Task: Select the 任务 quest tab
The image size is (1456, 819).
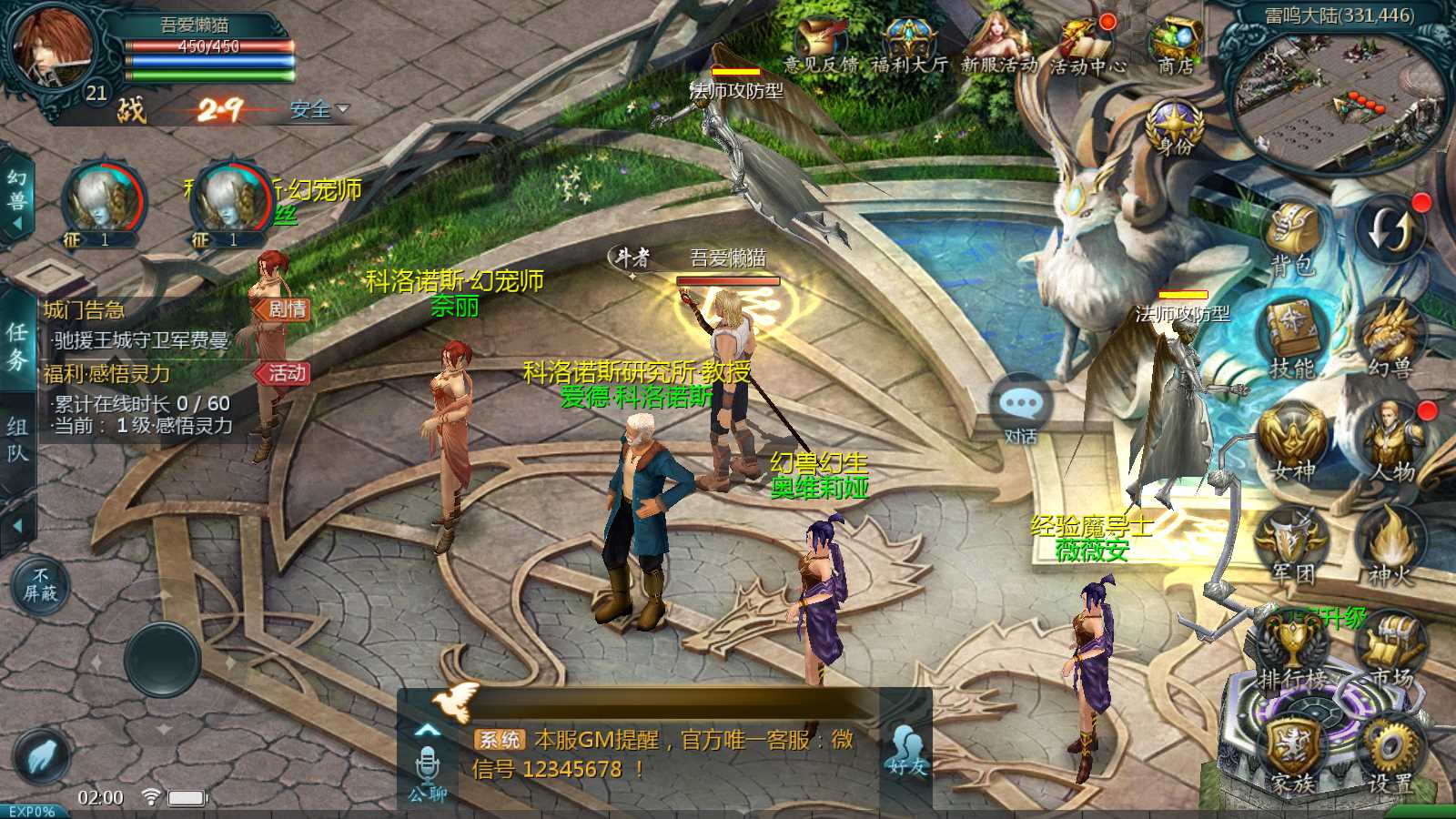Action: (17, 346)
